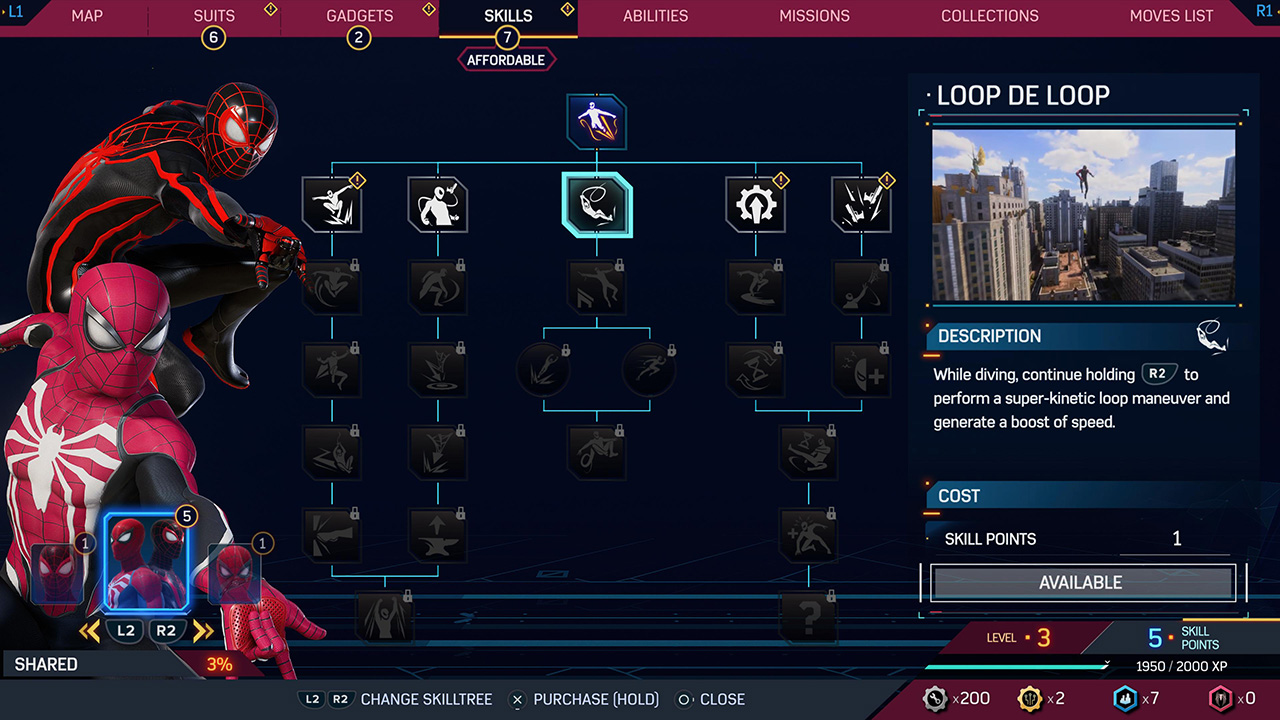Select the rightmost impact dive skill icon
This screenshot has height=720, width=1280.
pos(861,204)
